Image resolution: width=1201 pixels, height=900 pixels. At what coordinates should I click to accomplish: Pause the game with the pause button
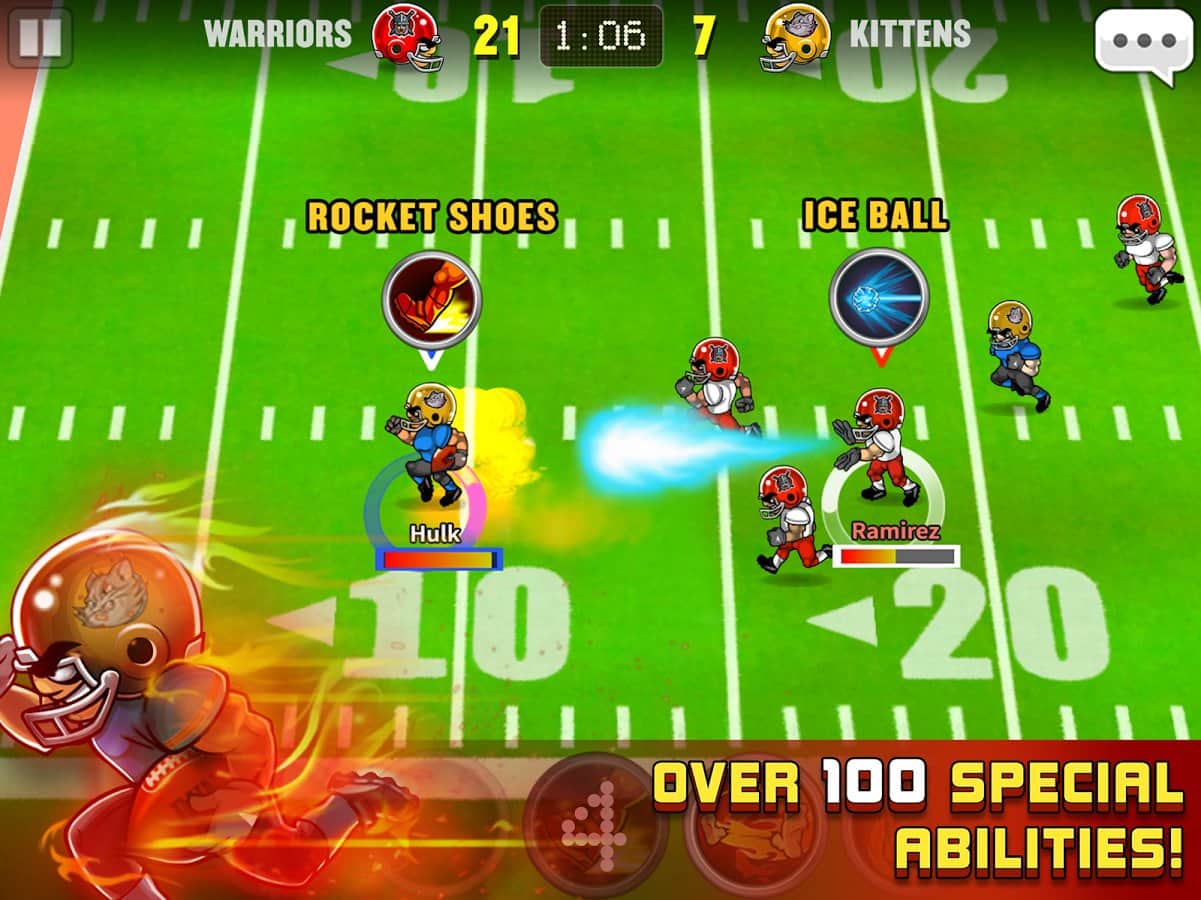pos(39,37)
